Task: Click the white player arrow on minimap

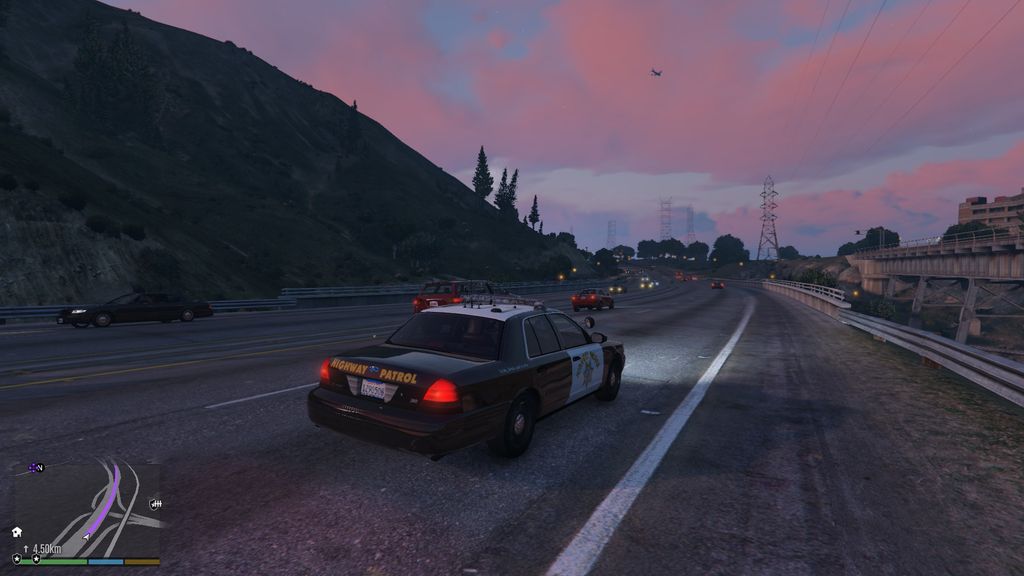Action: pyautogui.click(x=86, y=535)
